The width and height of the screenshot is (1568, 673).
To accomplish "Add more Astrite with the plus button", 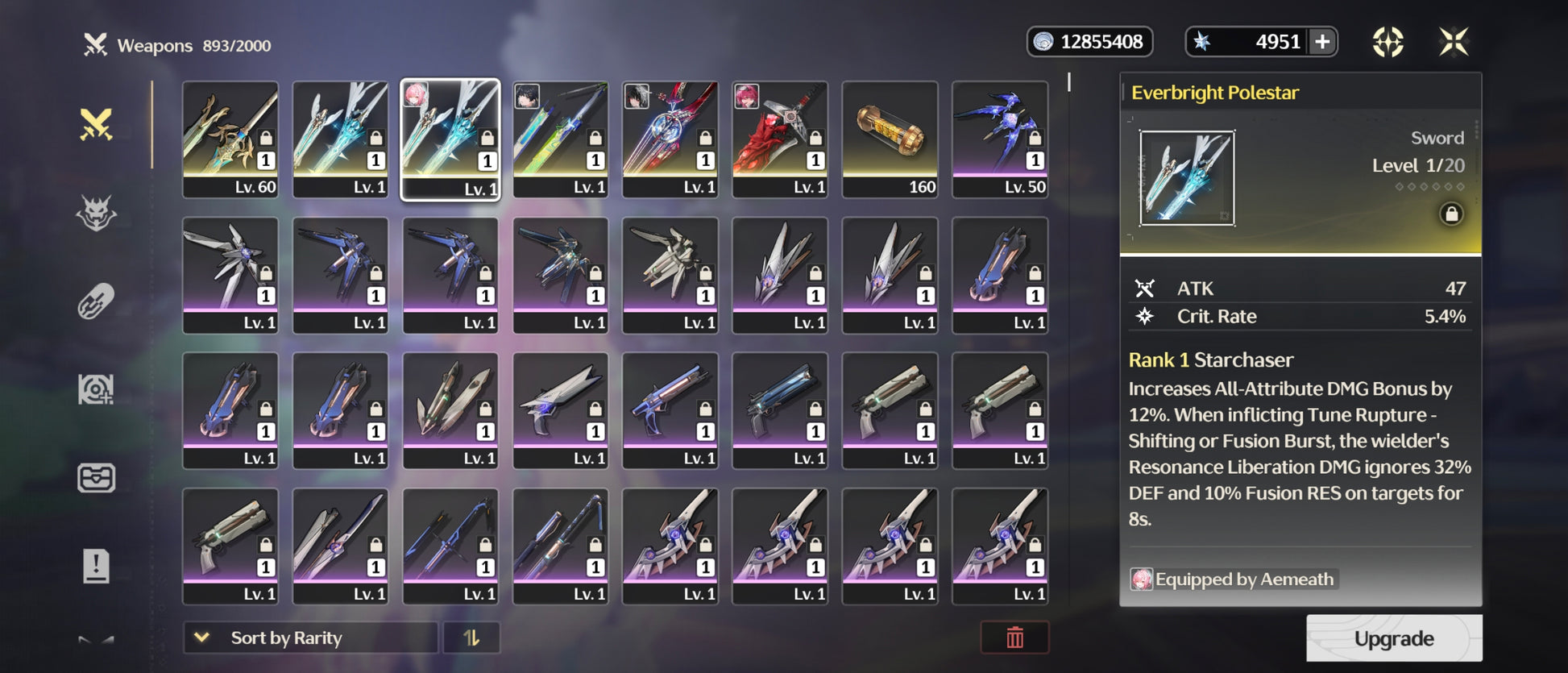I will [1322, 42].
